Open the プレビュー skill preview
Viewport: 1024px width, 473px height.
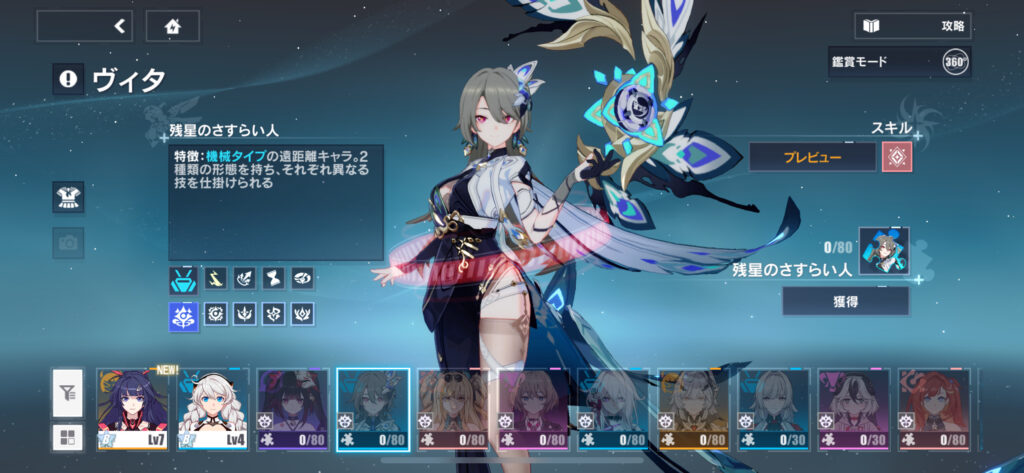[812, 156]
